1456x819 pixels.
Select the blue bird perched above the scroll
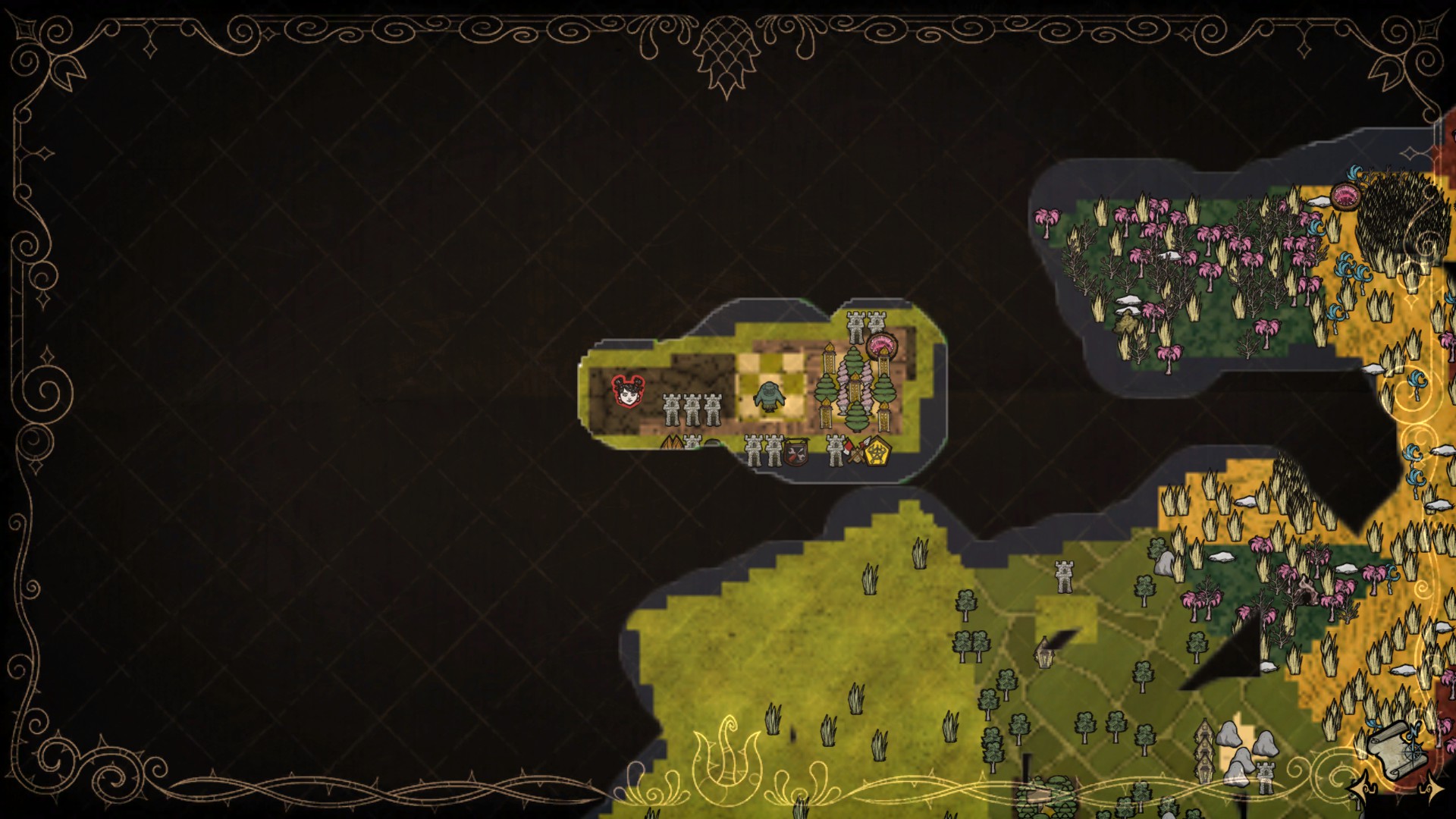pos(1373,724)
